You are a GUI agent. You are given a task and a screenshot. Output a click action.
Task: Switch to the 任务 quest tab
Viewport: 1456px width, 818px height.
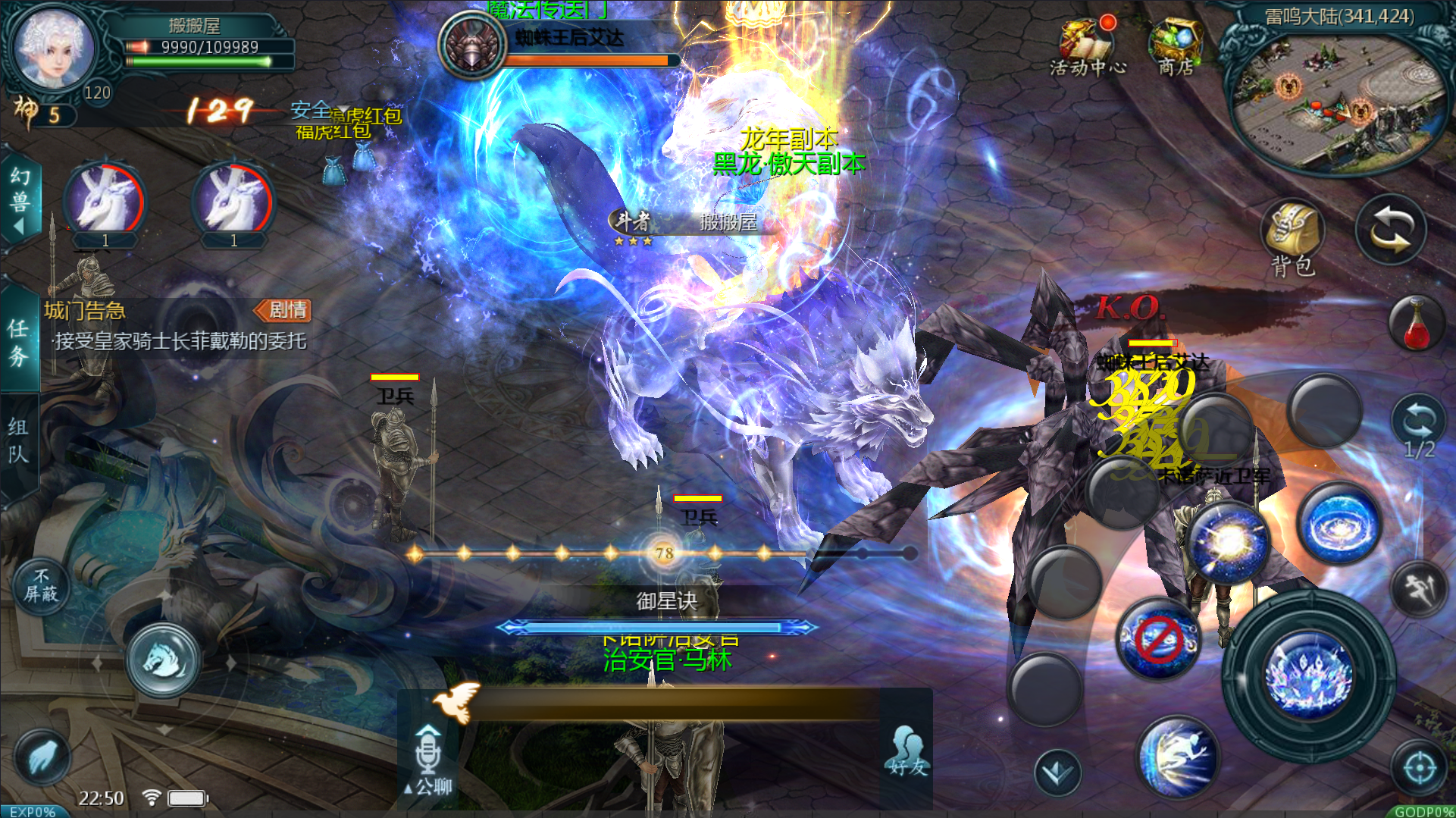coord(19,343)
